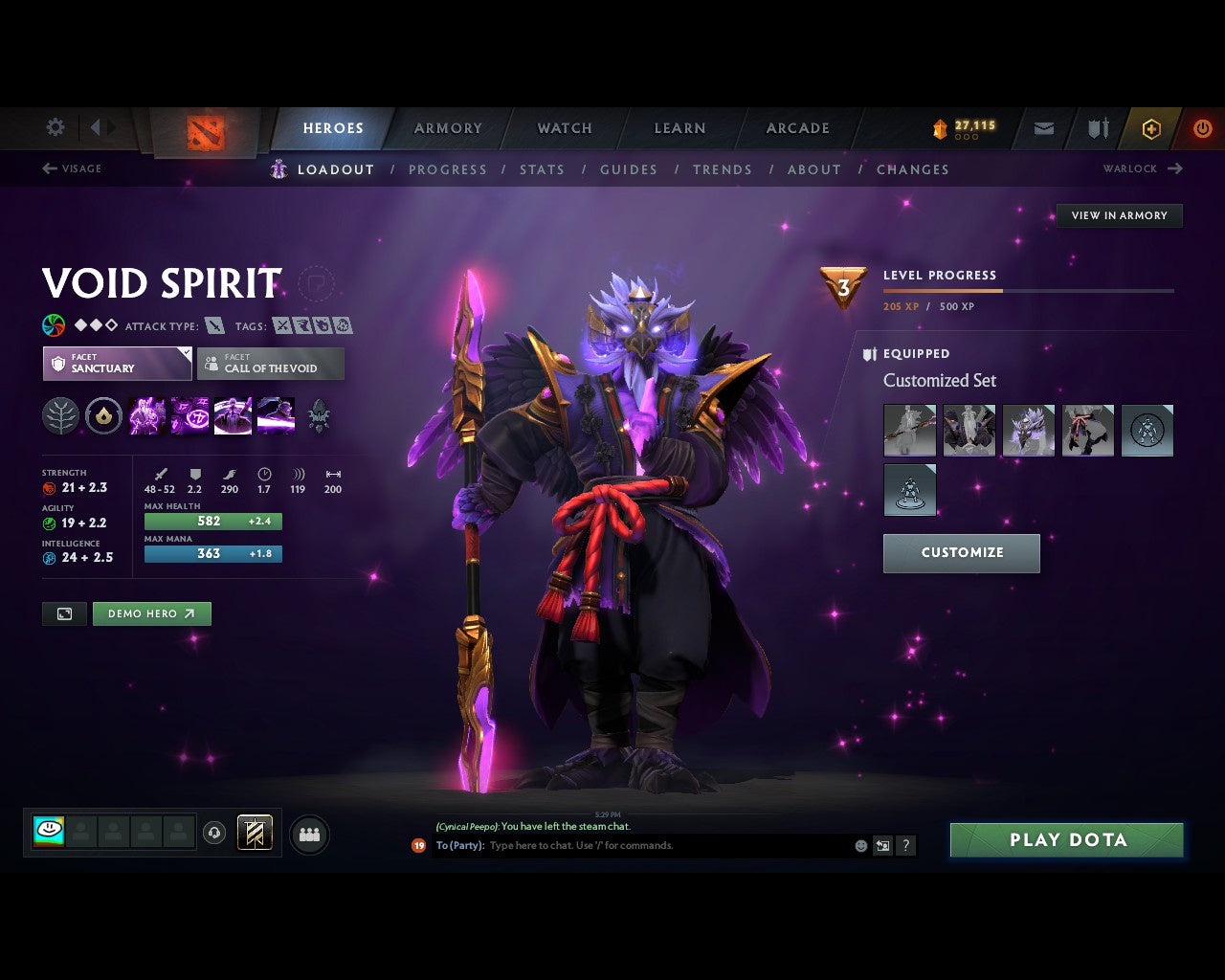Open the WATCH menu
Image resolution: width=1225 pixels, height=980 pixels.
[564, 128]
